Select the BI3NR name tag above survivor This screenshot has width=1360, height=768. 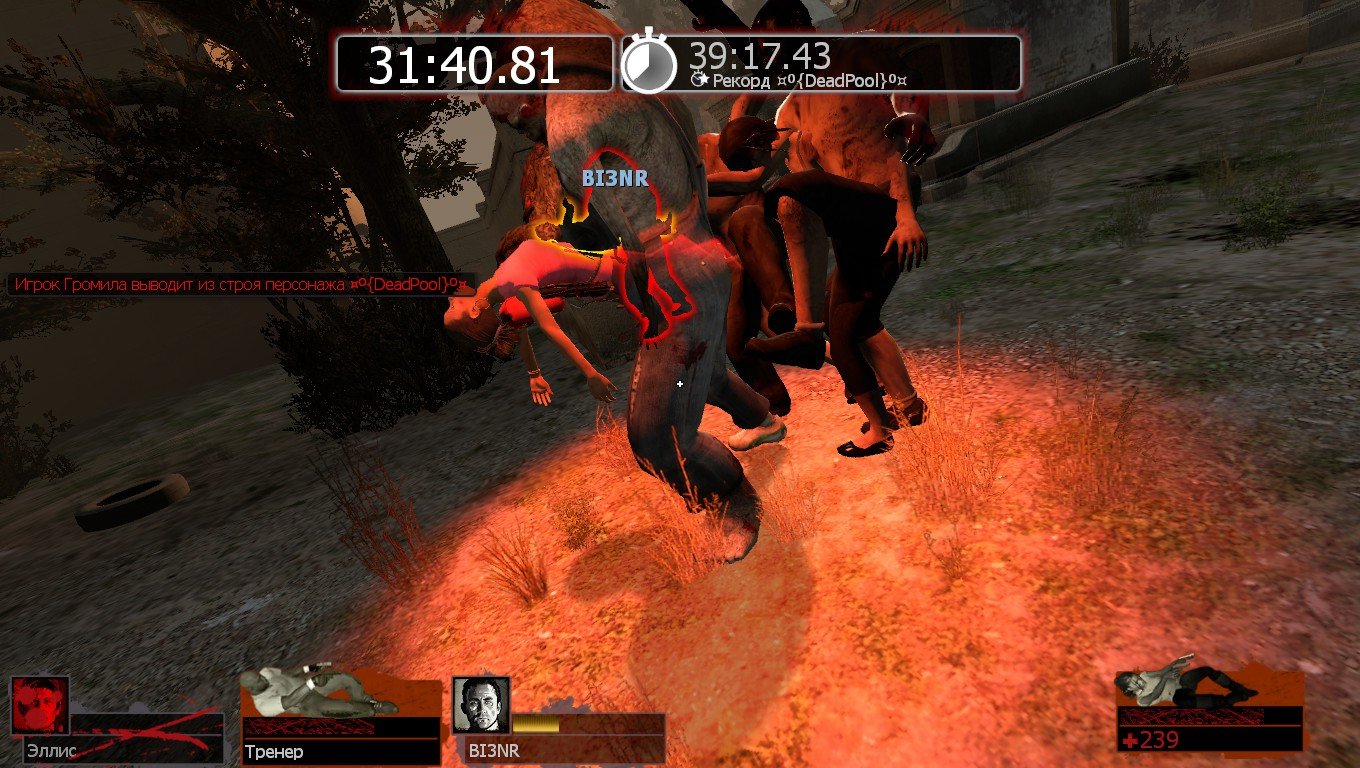click(615, 179)
